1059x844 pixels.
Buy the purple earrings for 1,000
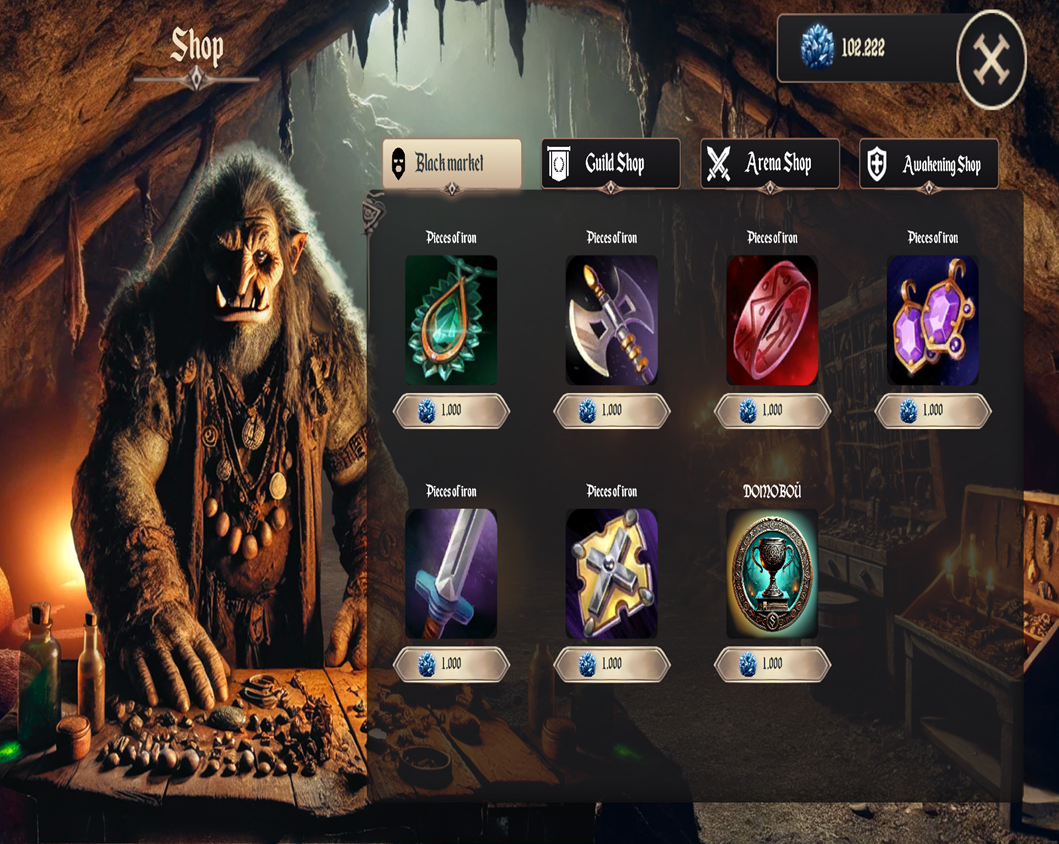[x=933, y=410]
